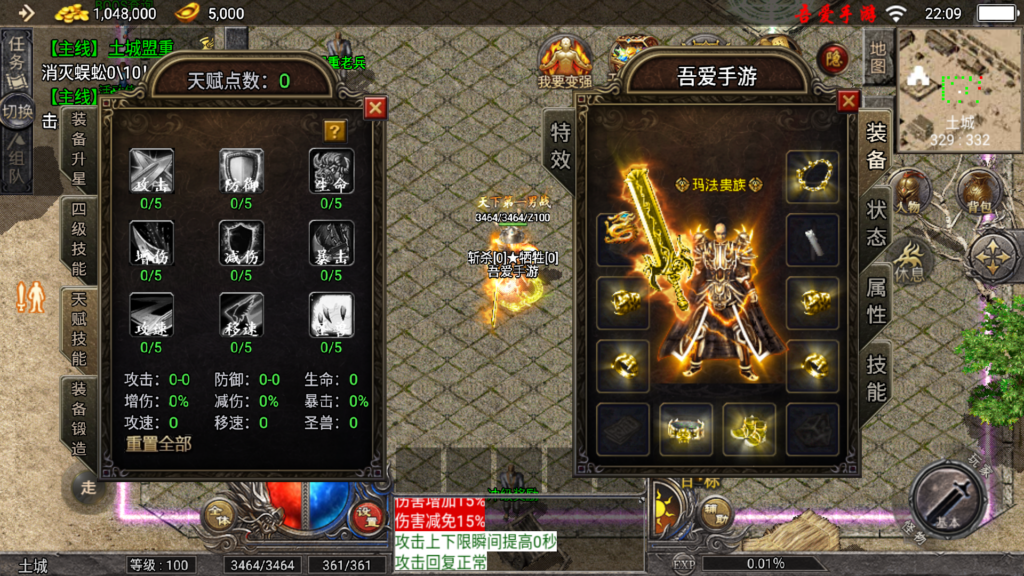
Task: Open the 属性 attributes tab
Action: [876, 300]
